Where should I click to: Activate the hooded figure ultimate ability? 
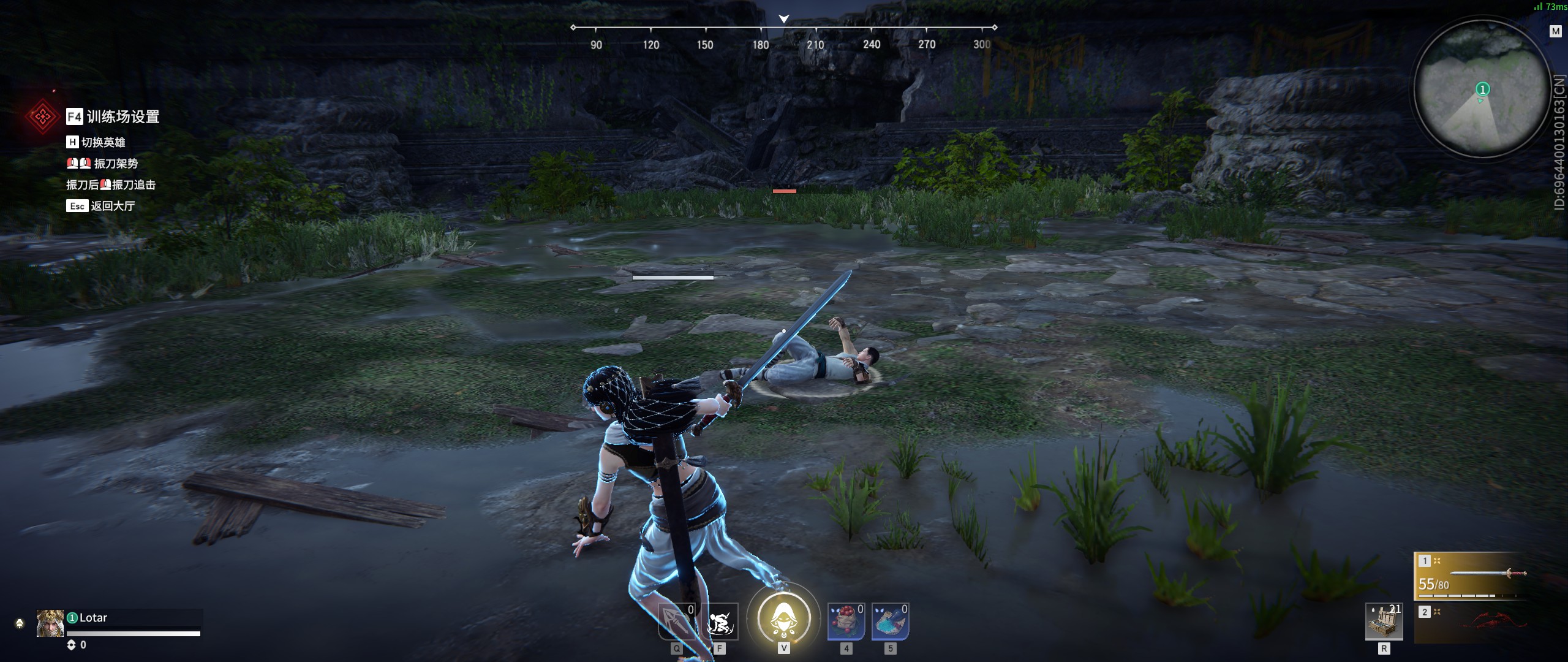pos(783,618)
